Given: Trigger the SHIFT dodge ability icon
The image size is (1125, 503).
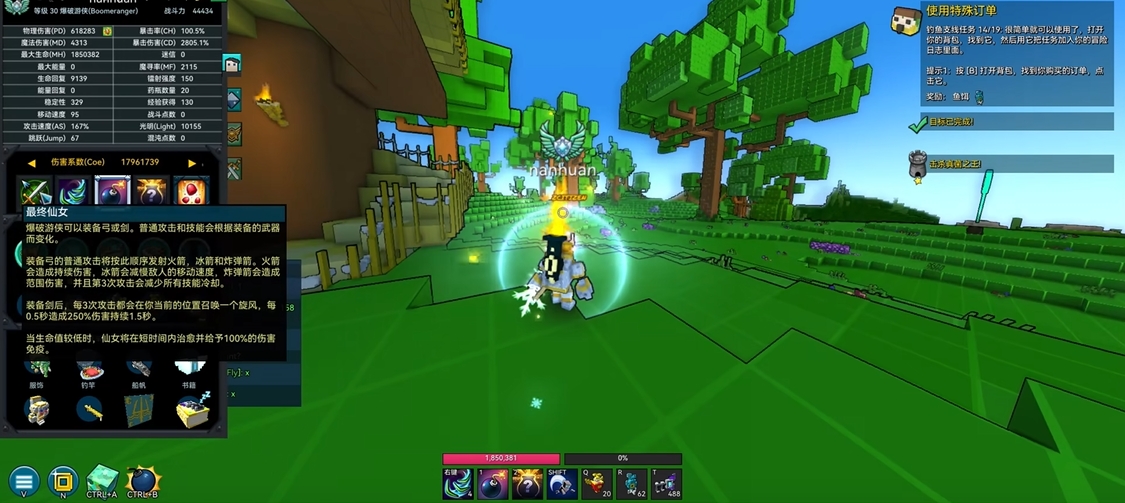Looking at the screenshot, I should [x=562, y=484].
